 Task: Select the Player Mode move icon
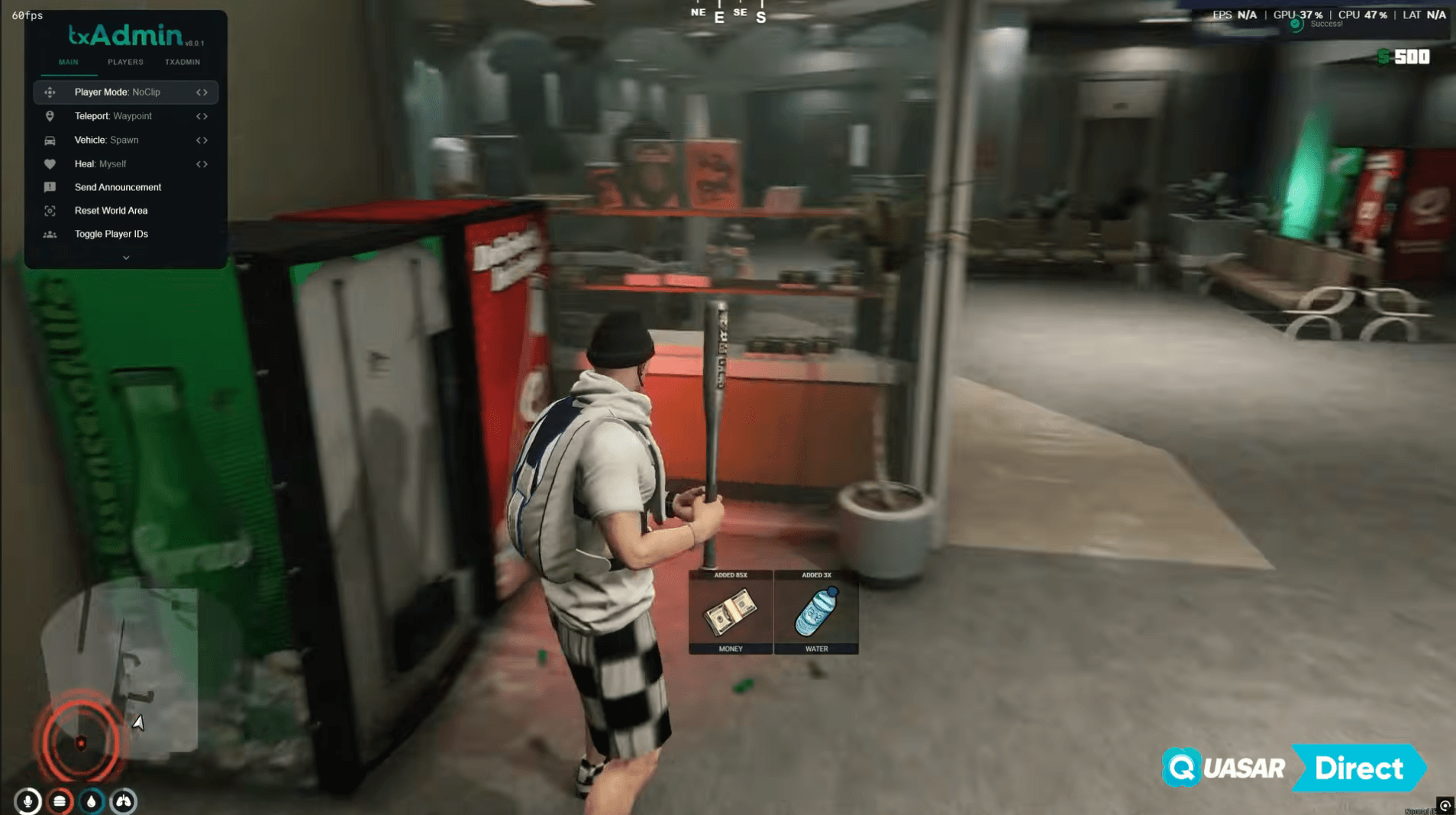coord(50,92)
